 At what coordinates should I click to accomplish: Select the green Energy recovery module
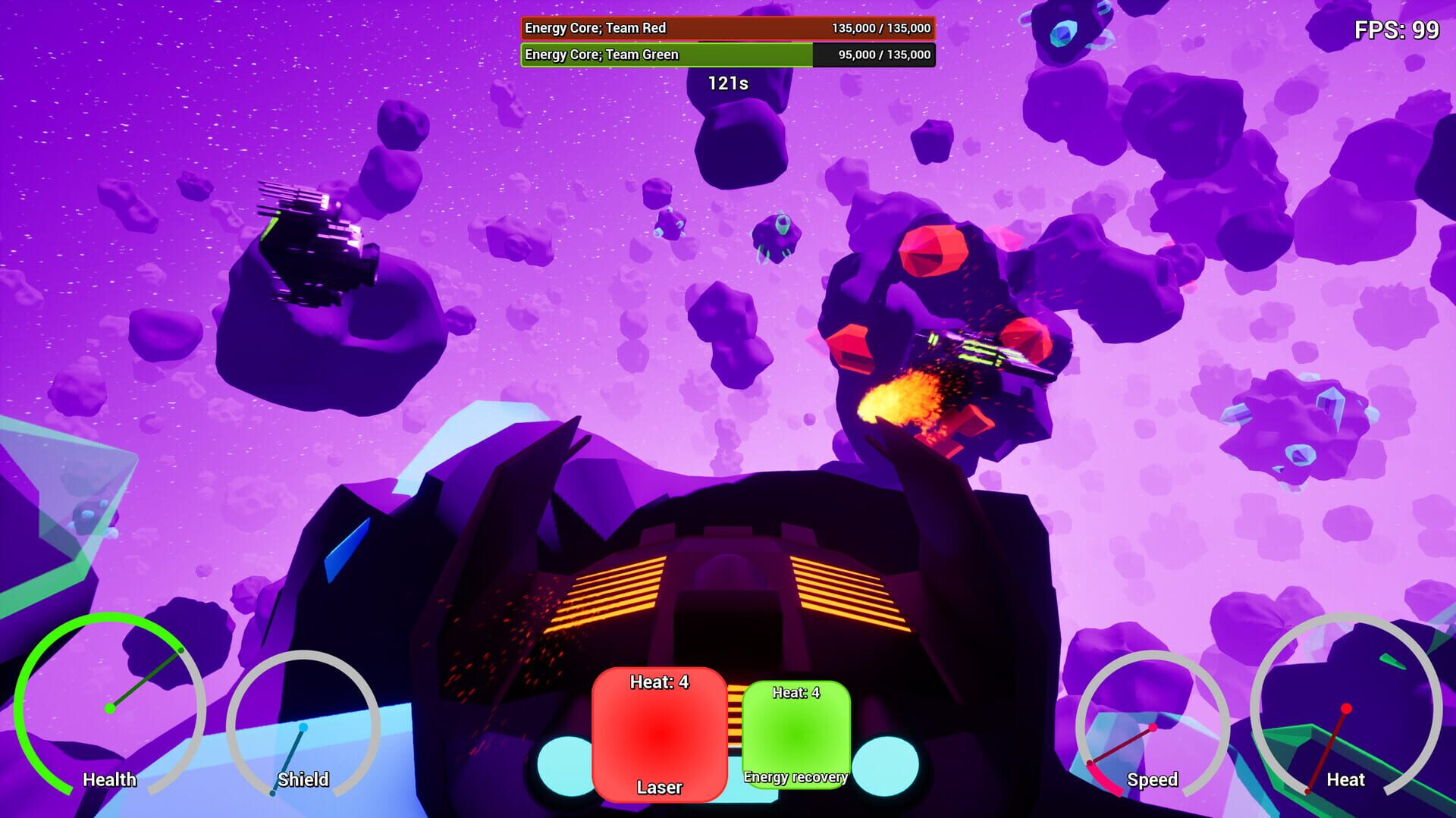pos(797,735)
